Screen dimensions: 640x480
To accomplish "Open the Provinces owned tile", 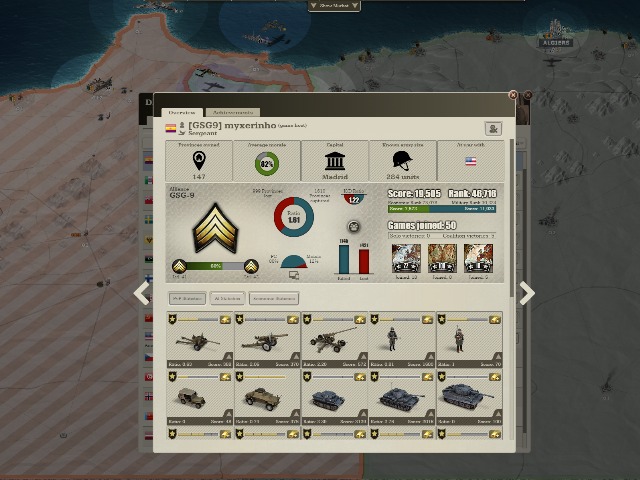I will tap(199, 161).
